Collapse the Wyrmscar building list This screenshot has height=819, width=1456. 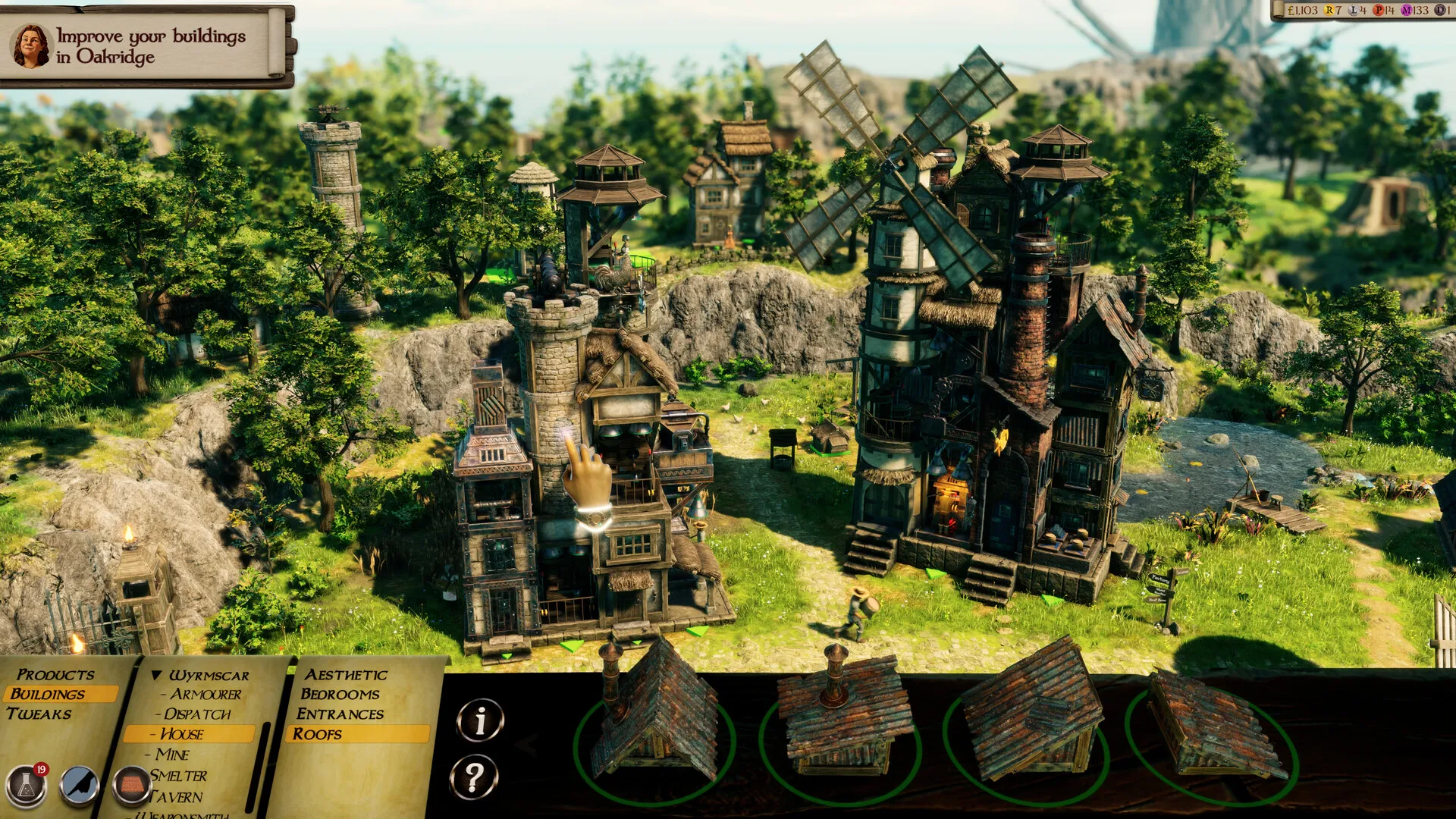pos(158,675)
